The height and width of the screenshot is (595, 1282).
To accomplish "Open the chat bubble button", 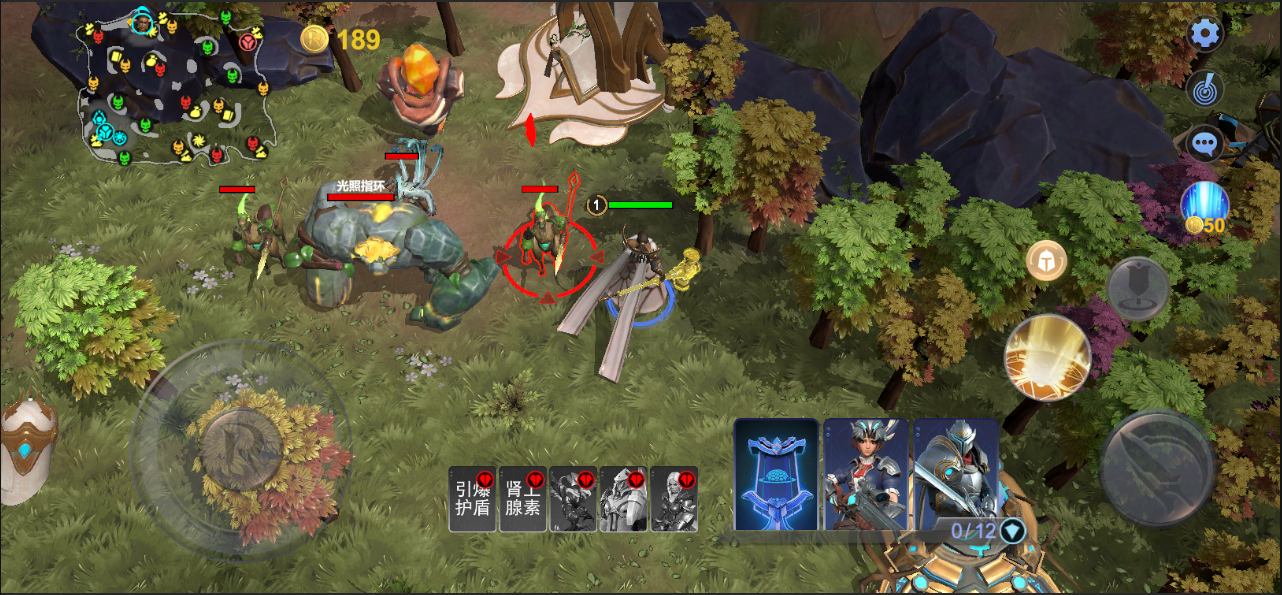I will click(x=1206, y=143).
